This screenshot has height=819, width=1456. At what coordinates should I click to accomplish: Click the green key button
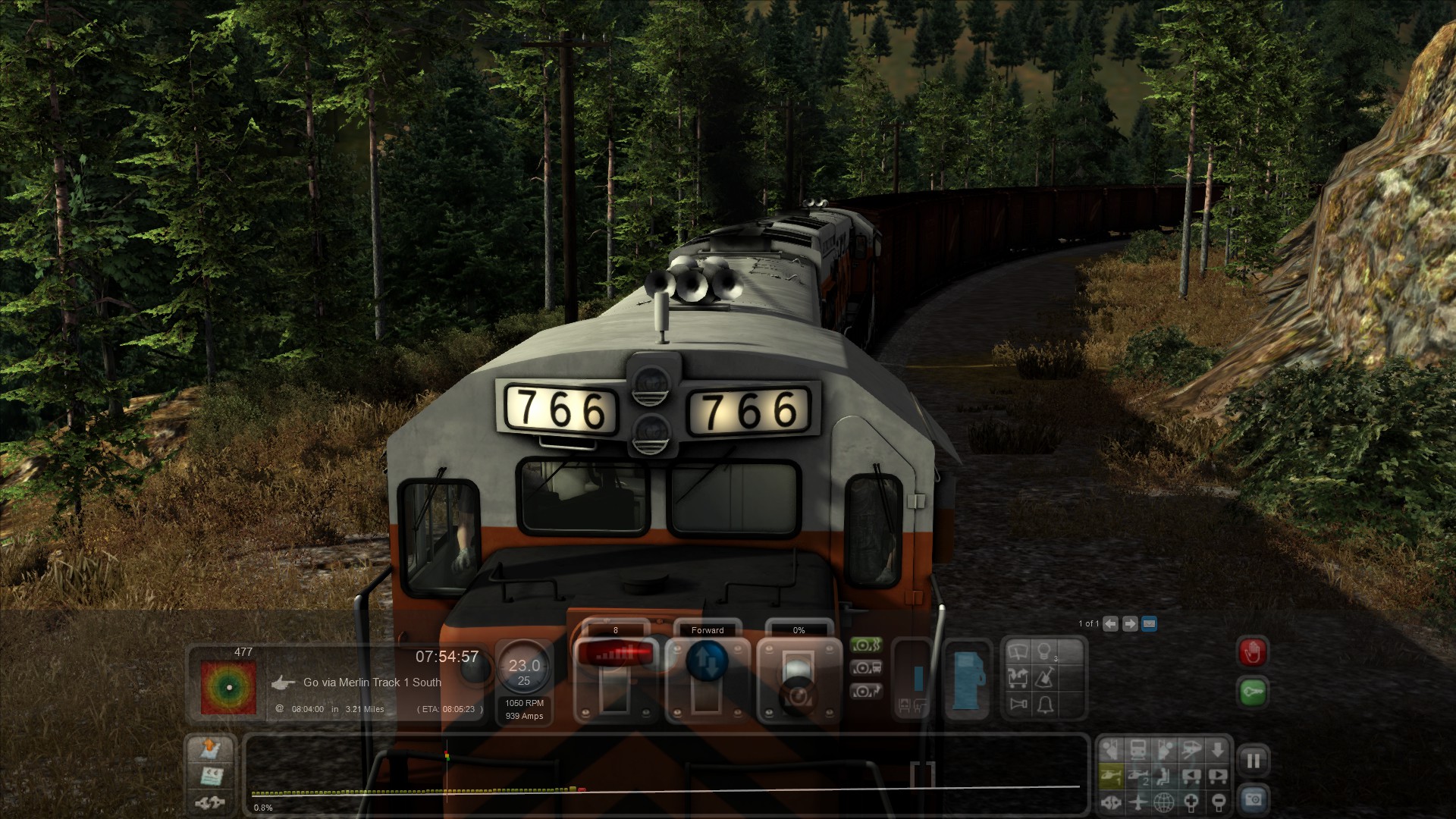1252,692
